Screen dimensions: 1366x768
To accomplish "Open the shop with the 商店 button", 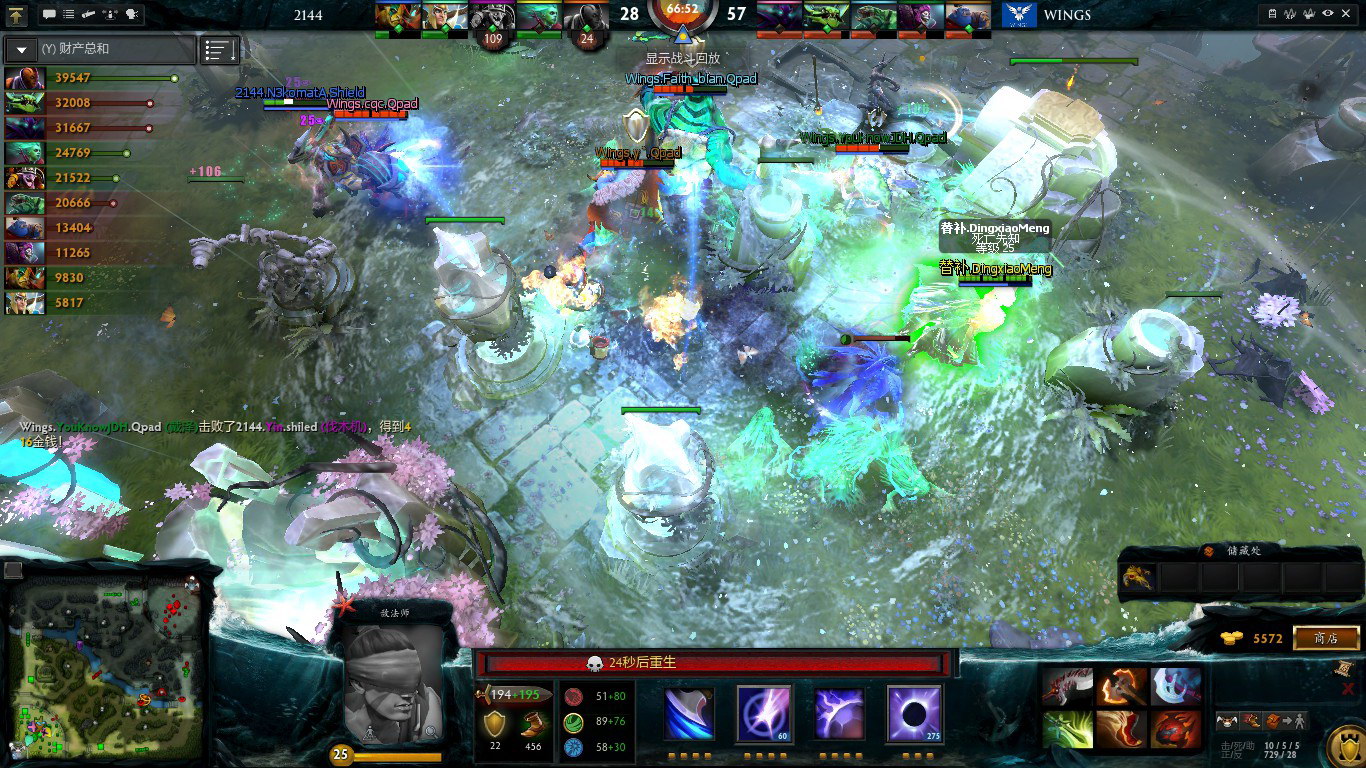I will pos(1326,638).
